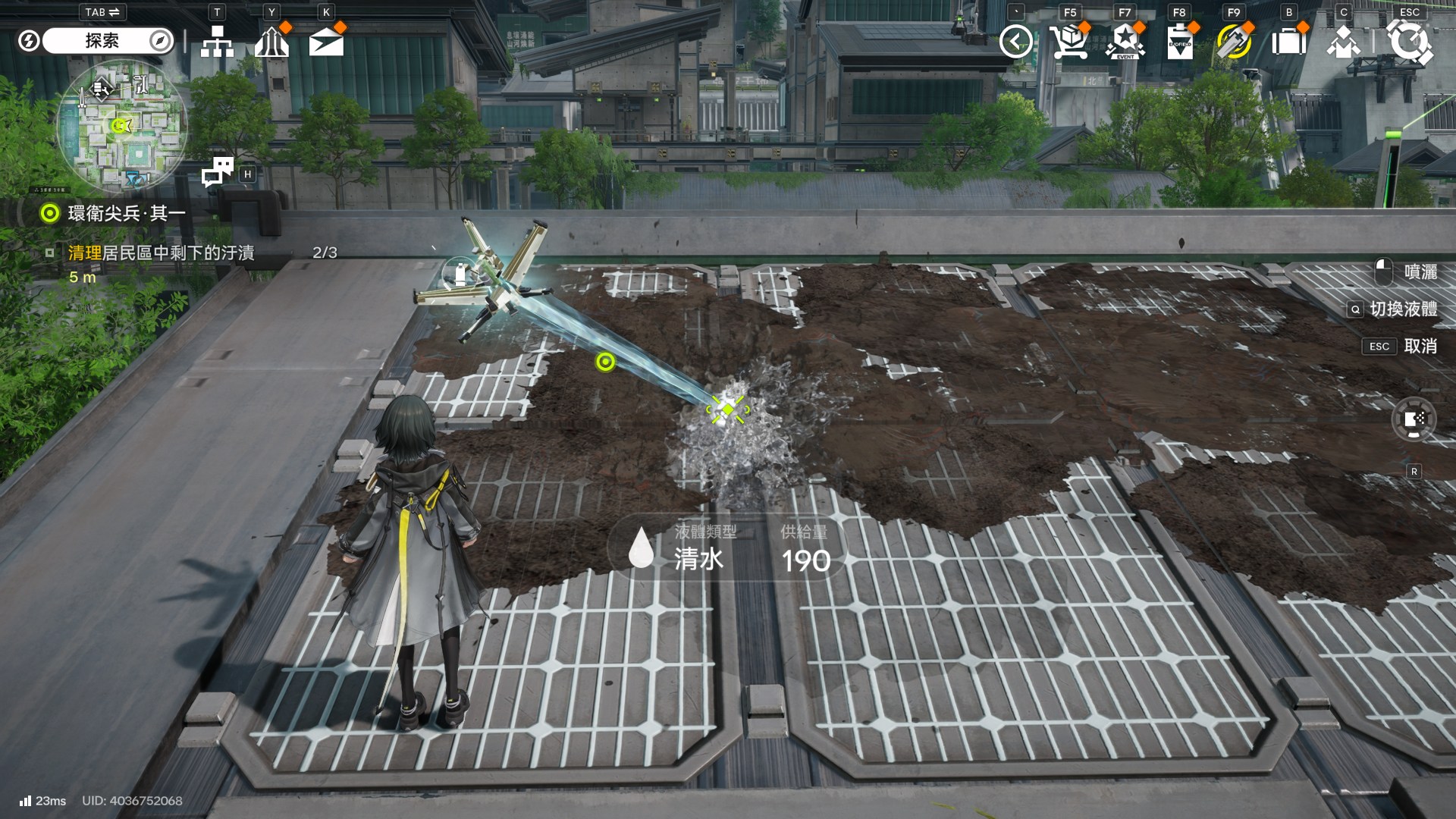Open the operator character menu icon
Screen dimensions: 1456x819
coord(1343,42)
